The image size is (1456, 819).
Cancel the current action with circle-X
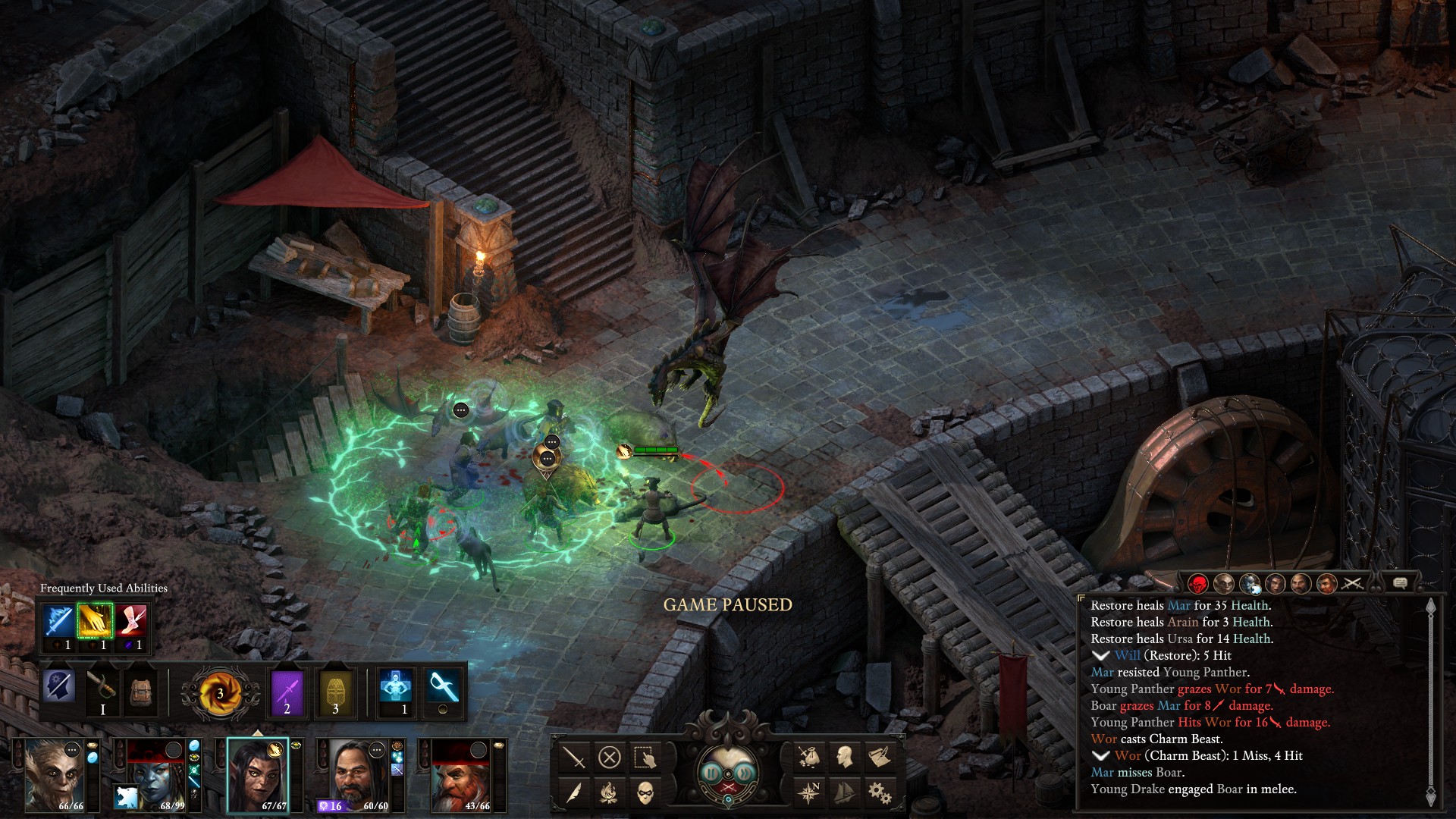pyautogui.click(x=609, y=757)
